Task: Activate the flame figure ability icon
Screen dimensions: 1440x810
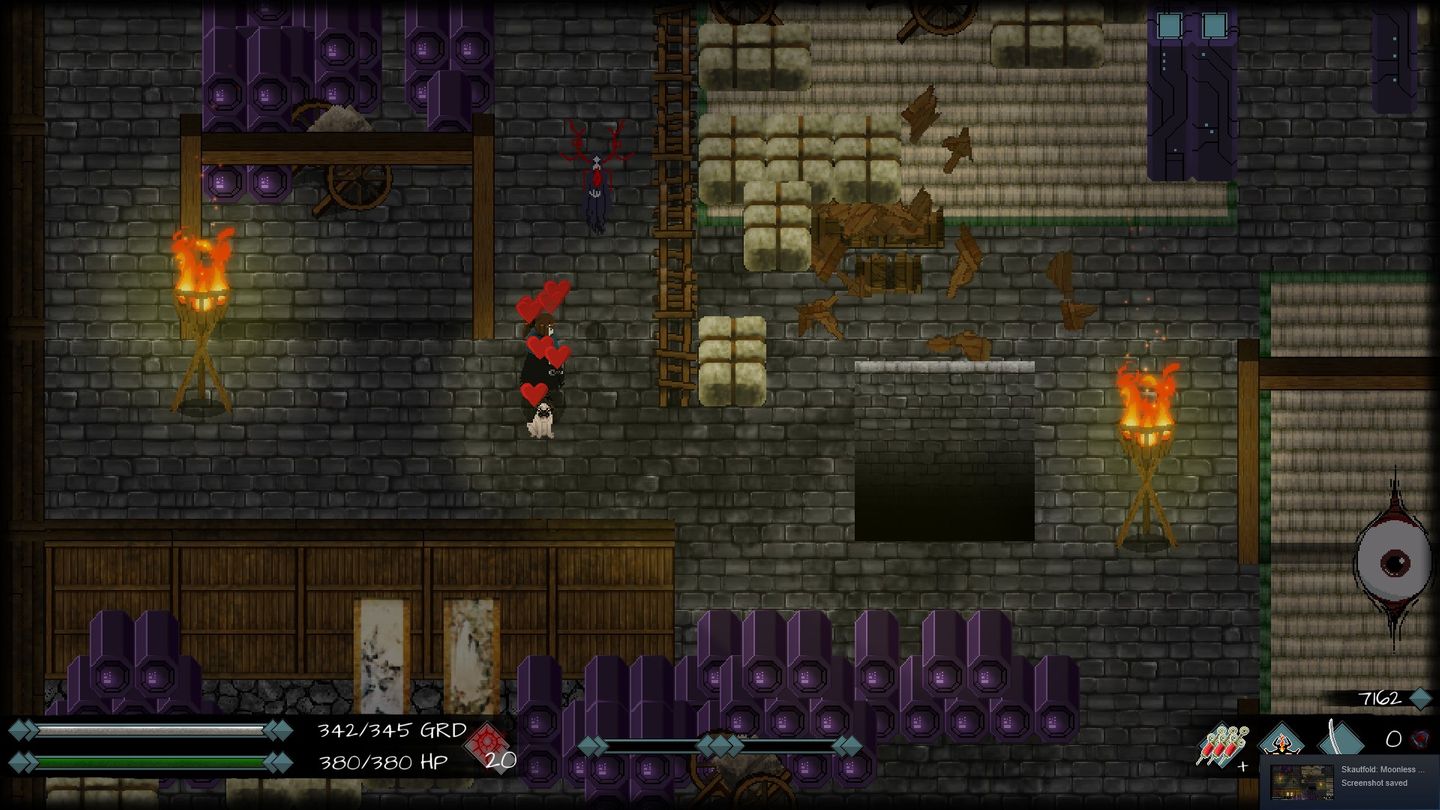Action: point(1281,741)
